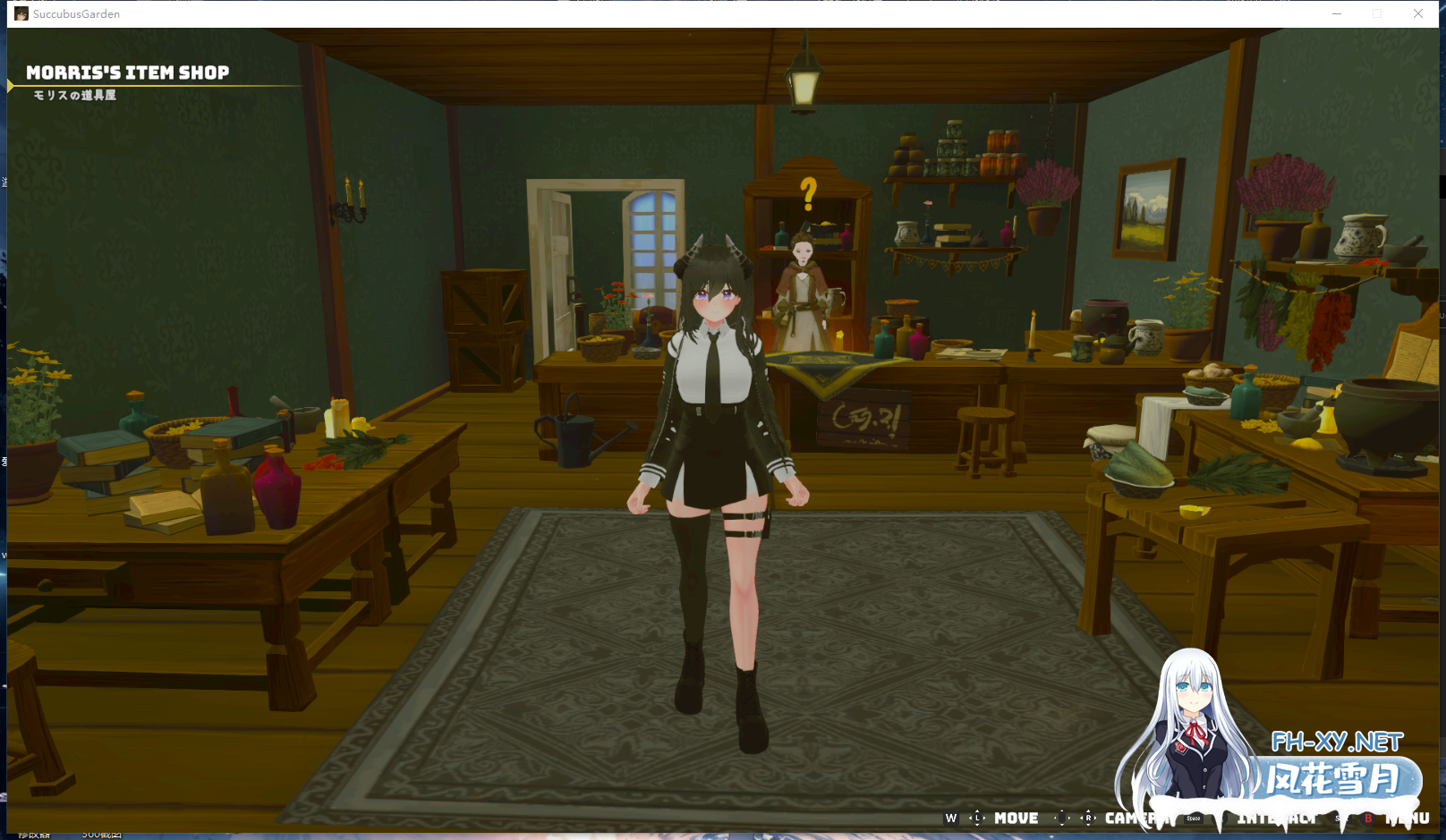This screenshot has width=1446, height=840.
Task: Click the W key icon beside MOVE
Action: tap(951, 818)
